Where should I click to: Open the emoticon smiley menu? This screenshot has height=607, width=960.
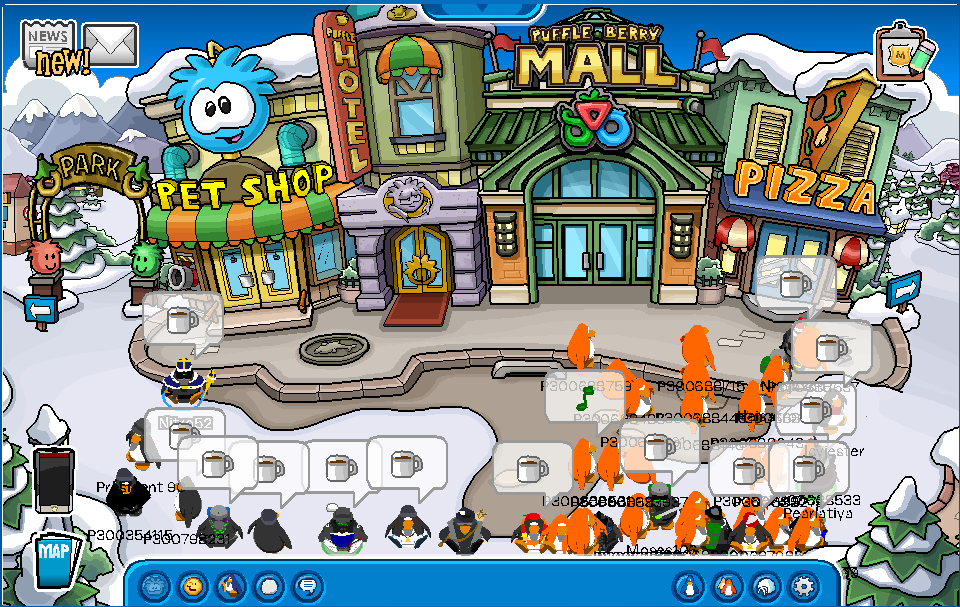coord(193,585)
